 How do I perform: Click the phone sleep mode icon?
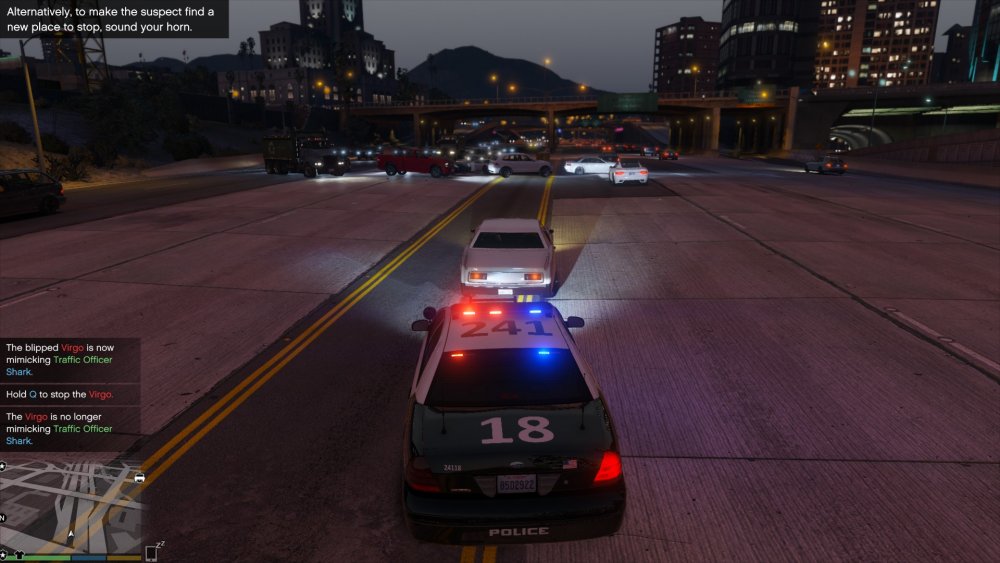(x=154, y=552)
